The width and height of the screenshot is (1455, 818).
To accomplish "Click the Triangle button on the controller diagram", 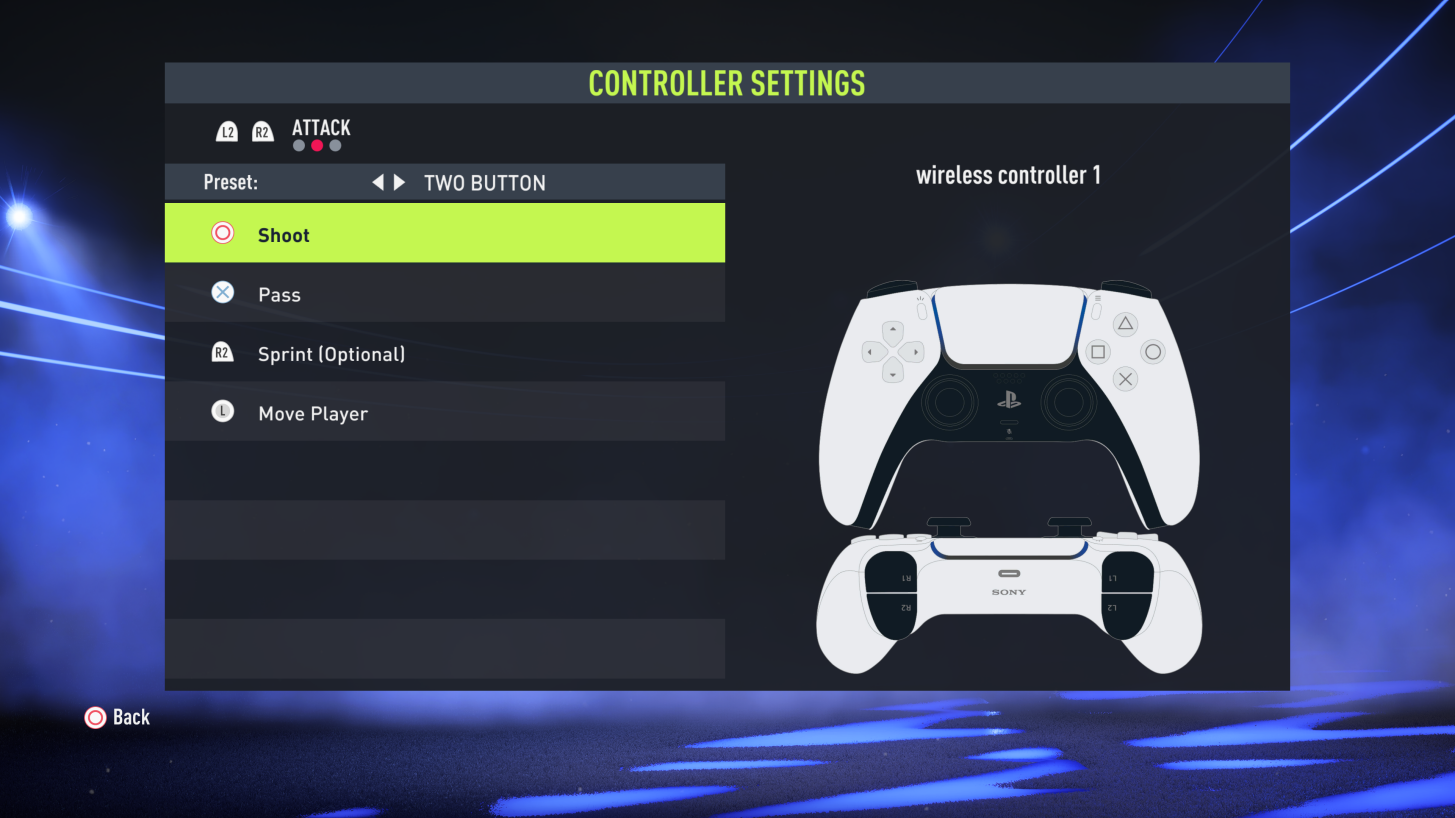I will (x=1123, y=322).
